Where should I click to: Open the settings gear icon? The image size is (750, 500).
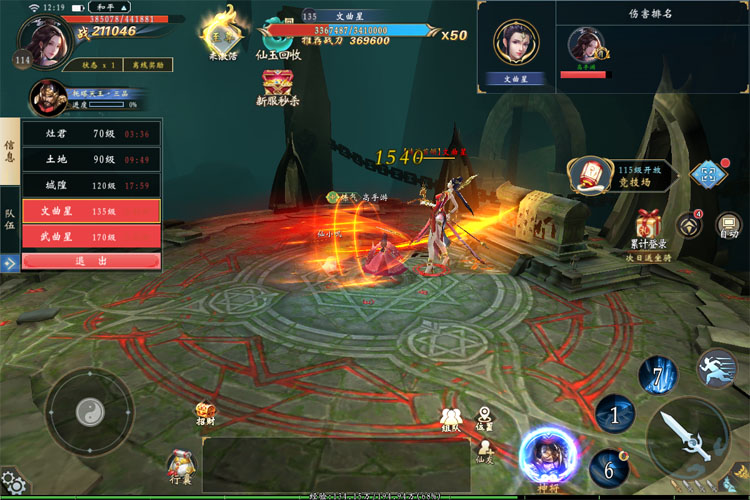tap(13, 485)
